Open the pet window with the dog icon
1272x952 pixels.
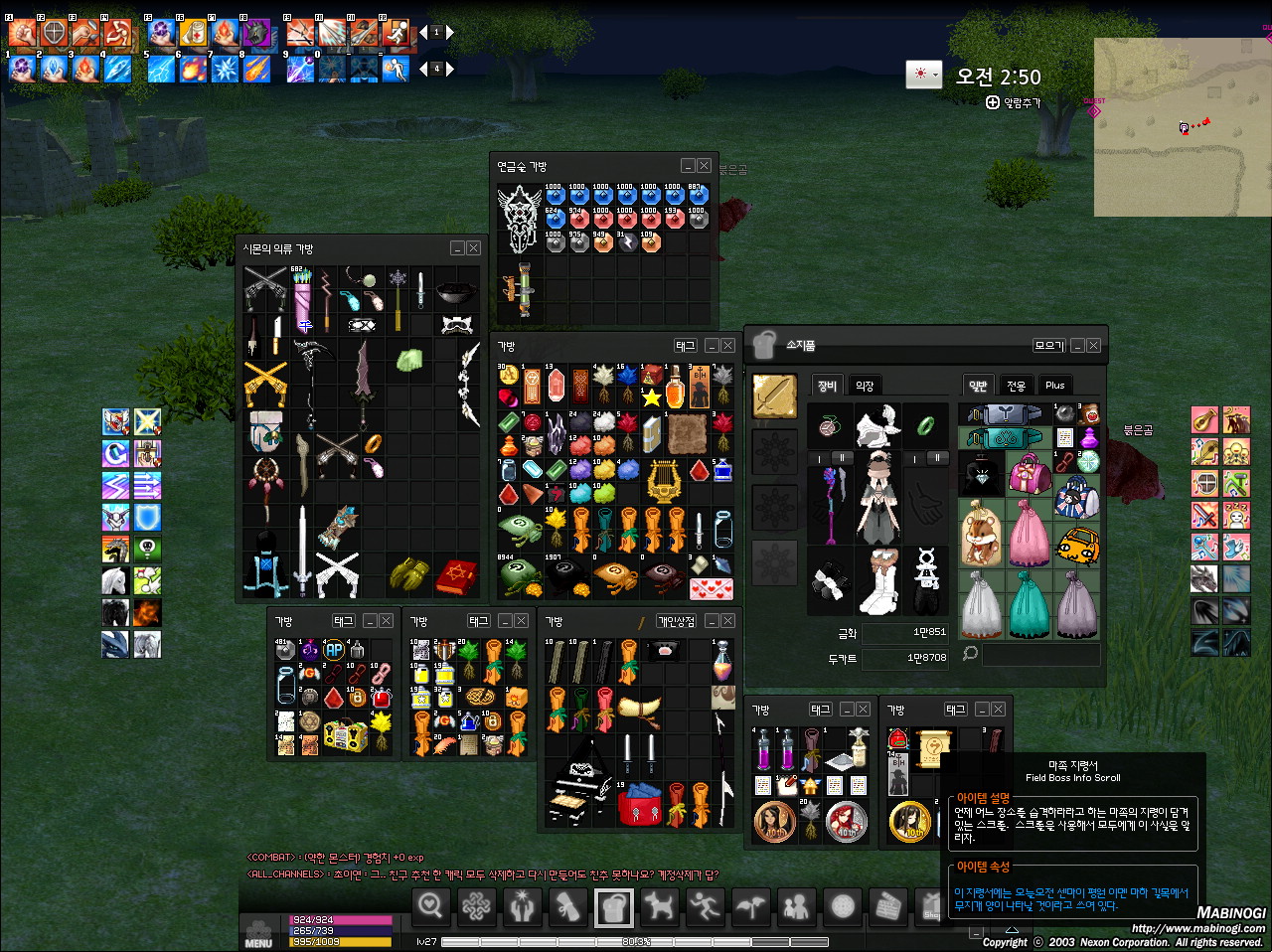pos(660,907)
